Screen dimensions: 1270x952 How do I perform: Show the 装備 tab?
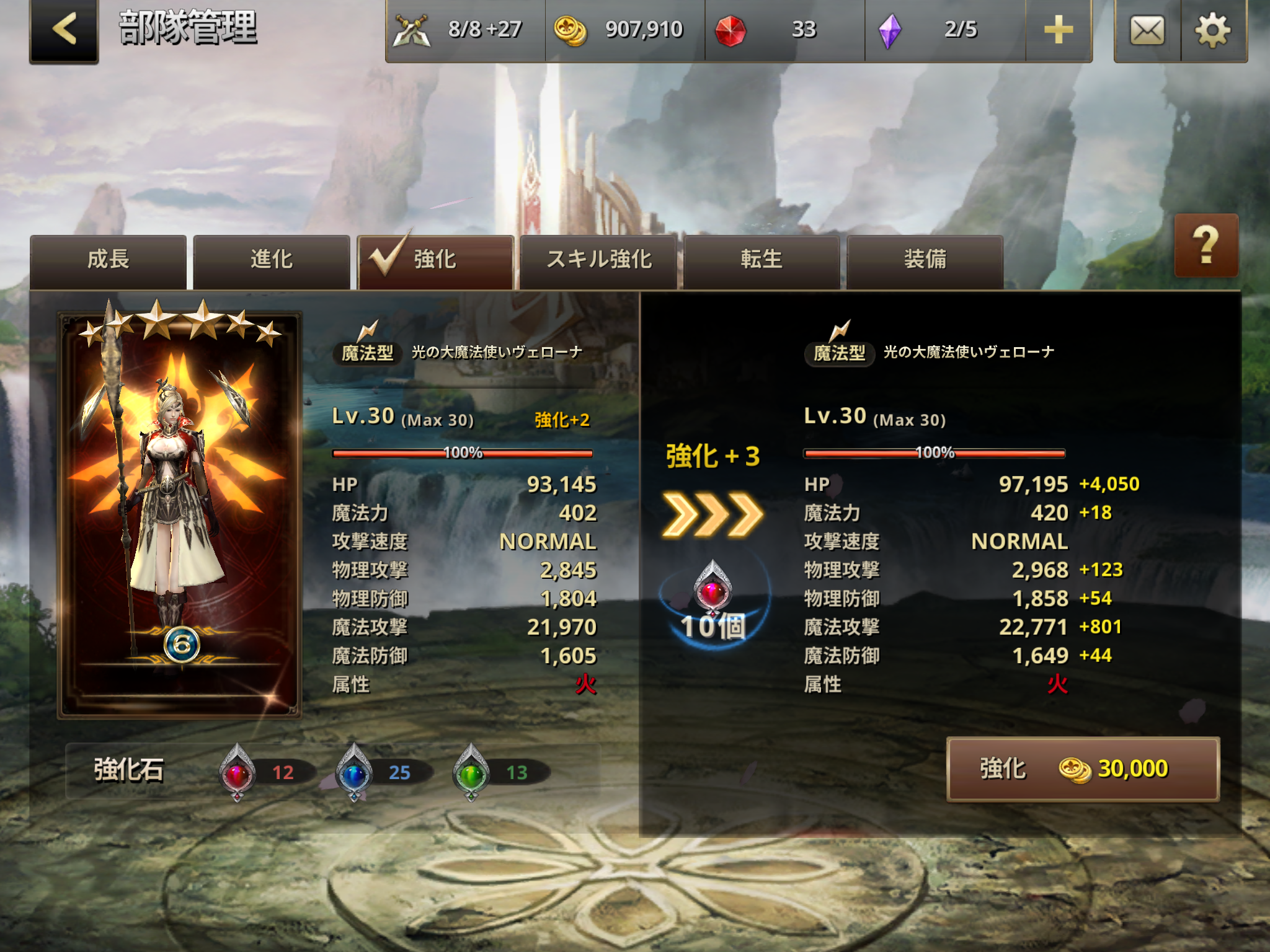(925, 260)
